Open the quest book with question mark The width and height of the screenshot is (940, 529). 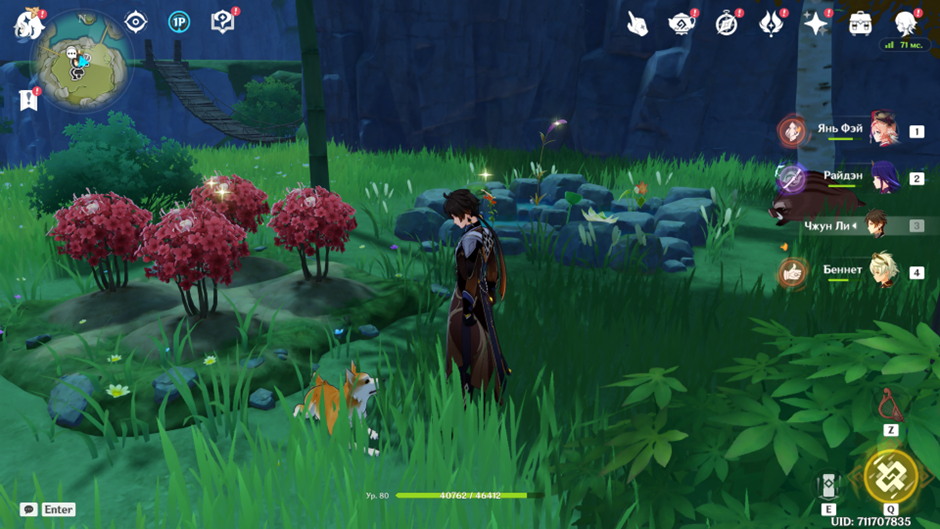[x=222, y=21]
